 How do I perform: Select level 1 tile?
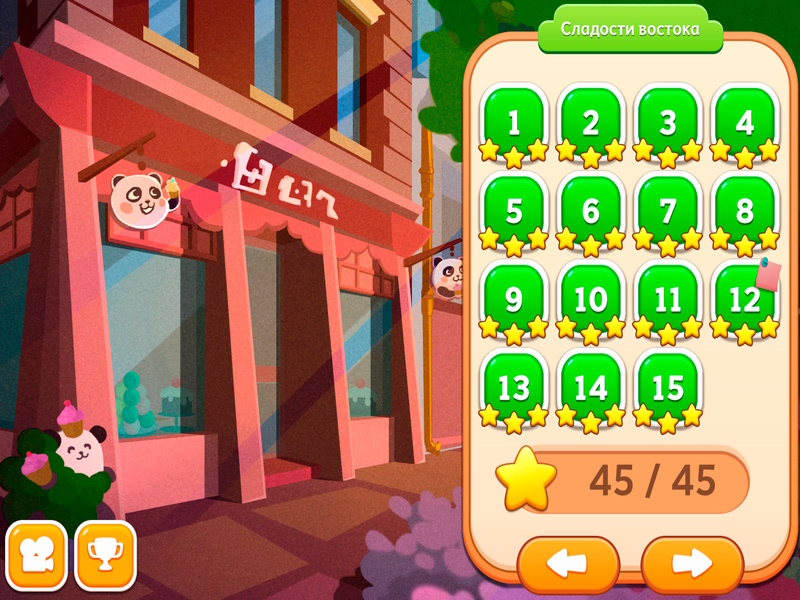(514, 123)
